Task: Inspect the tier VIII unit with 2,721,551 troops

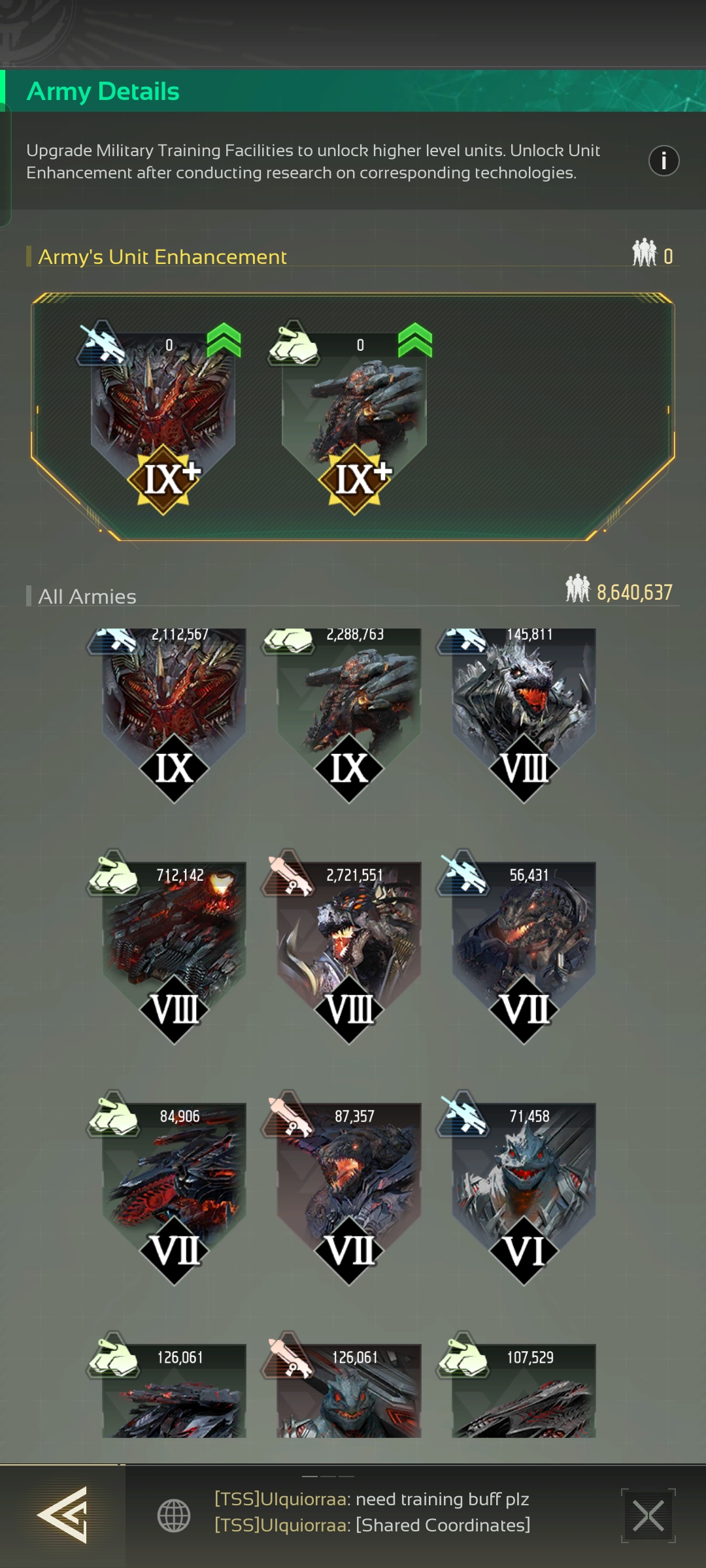Action: click(x=349, y=941)
